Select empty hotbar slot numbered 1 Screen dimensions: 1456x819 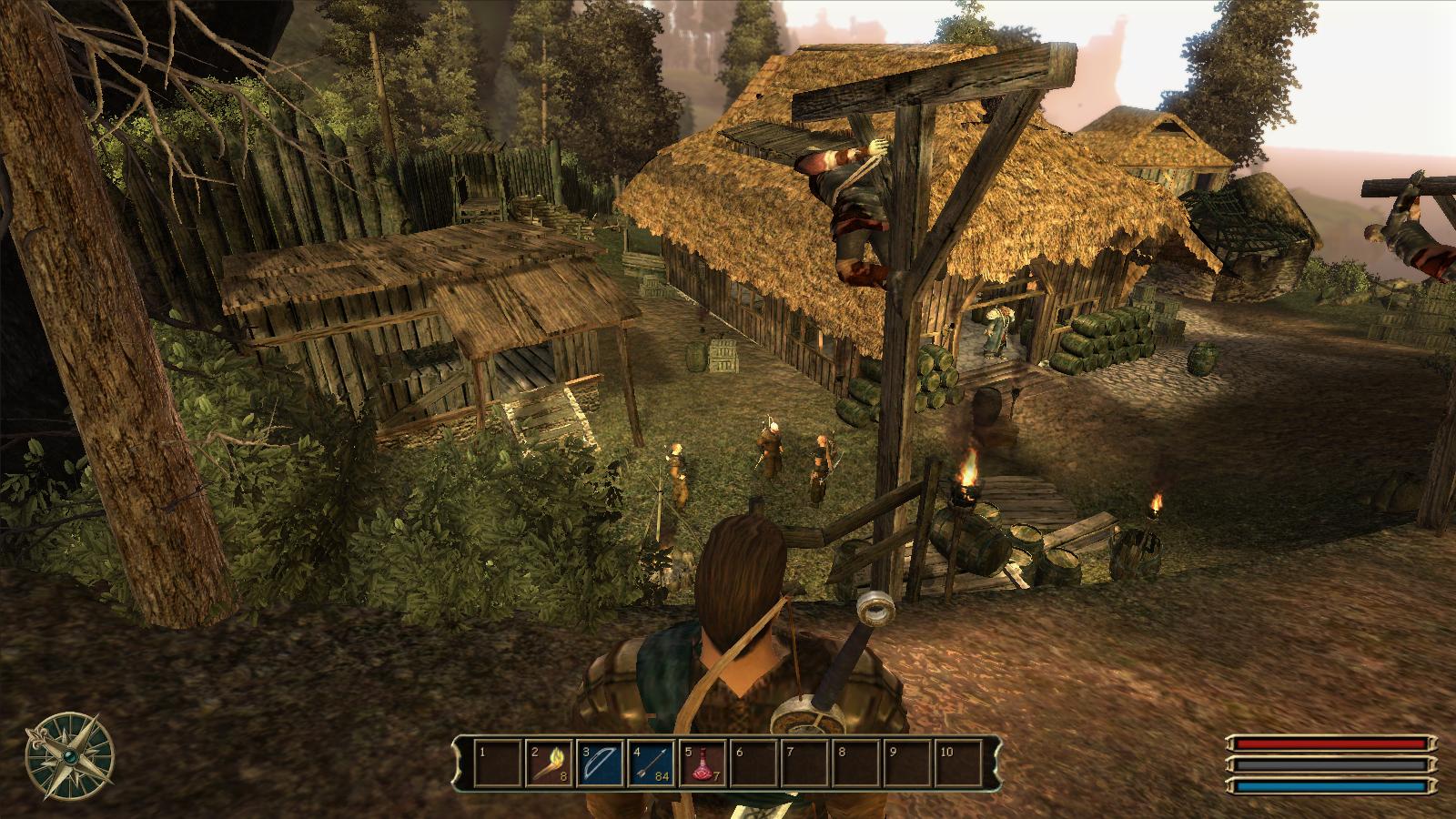pyautogui.click(x=497, y=764)
